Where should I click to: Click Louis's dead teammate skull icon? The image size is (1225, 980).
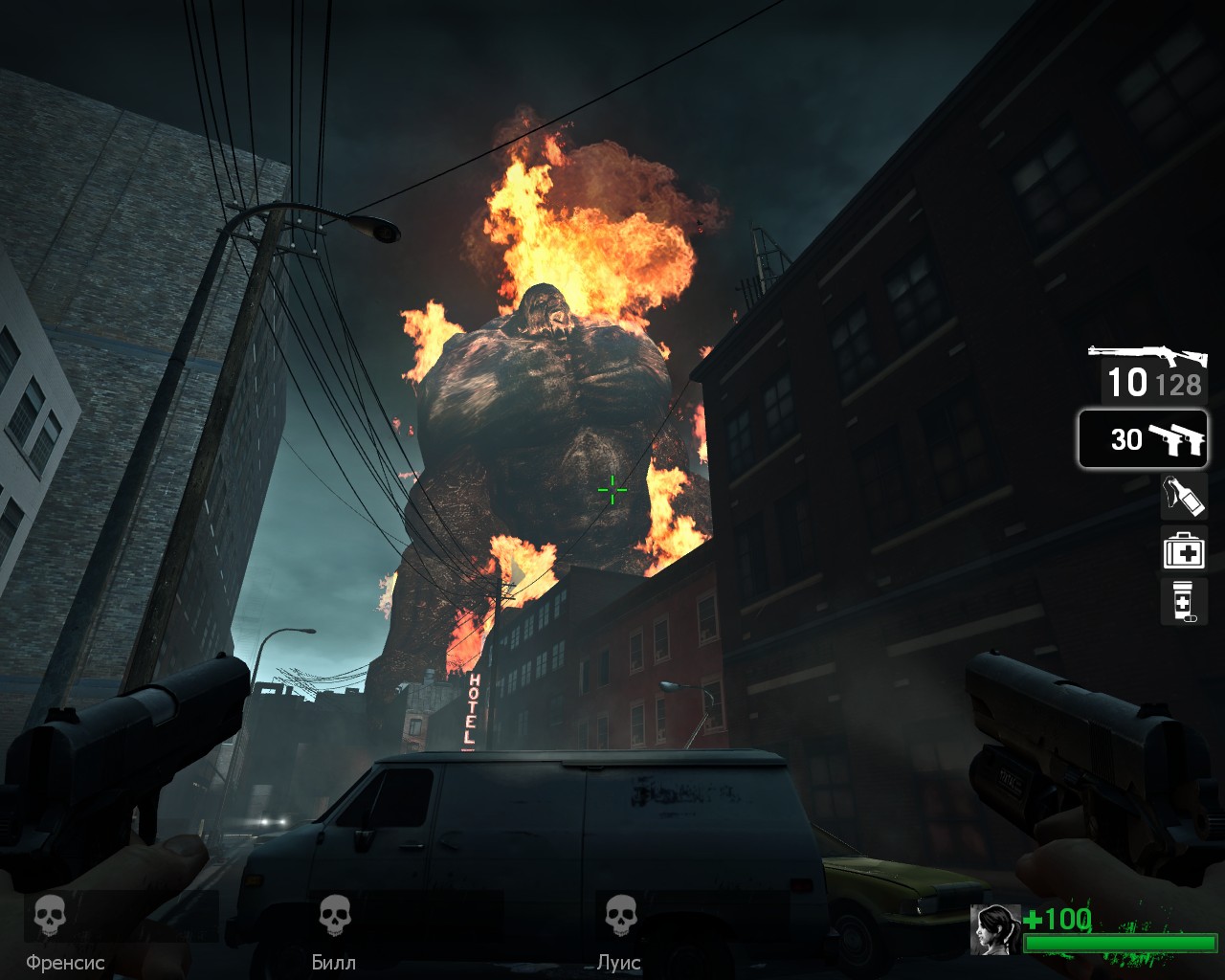pos(620,917)
